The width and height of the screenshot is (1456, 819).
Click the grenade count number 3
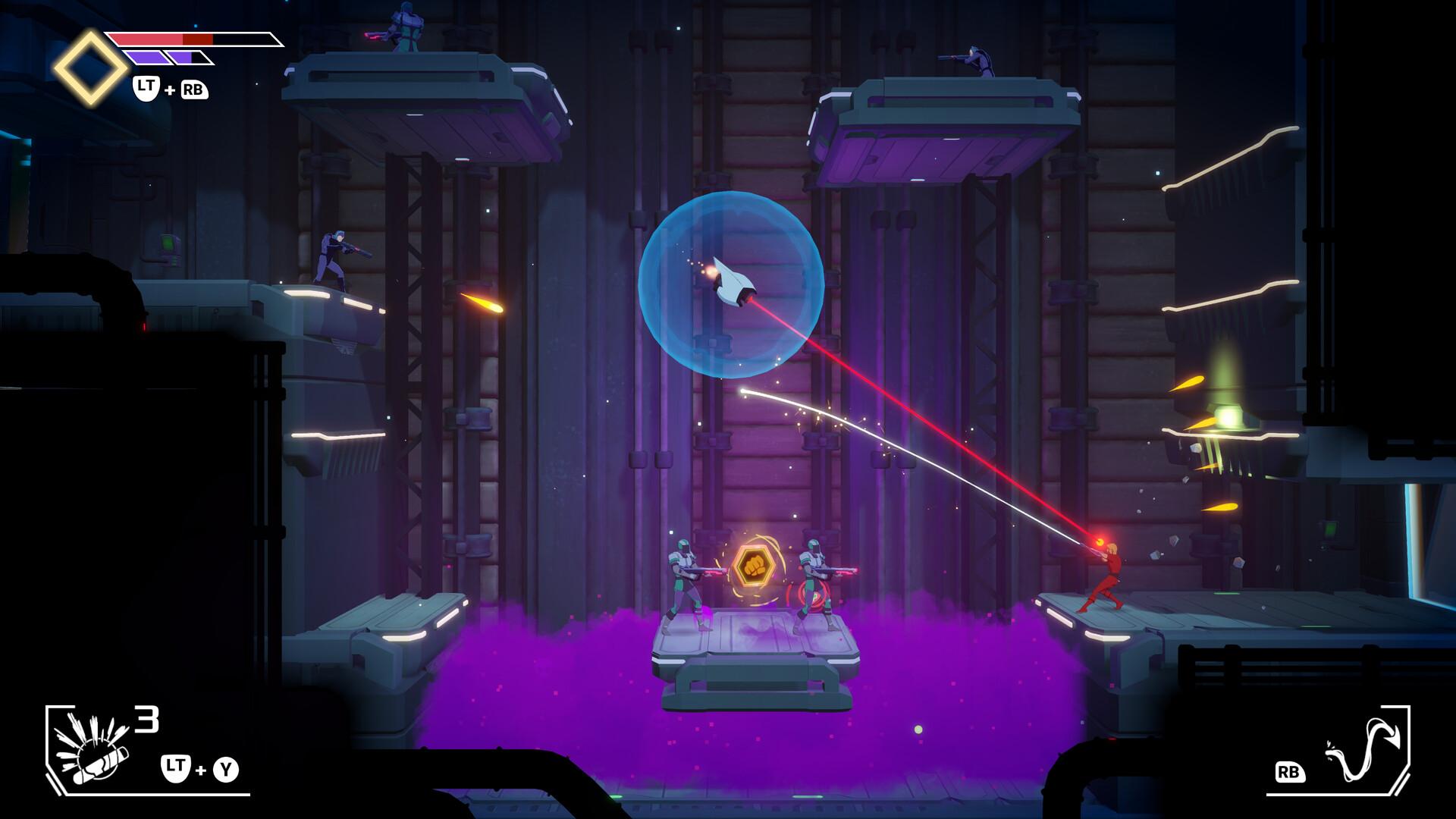(146, 717)
